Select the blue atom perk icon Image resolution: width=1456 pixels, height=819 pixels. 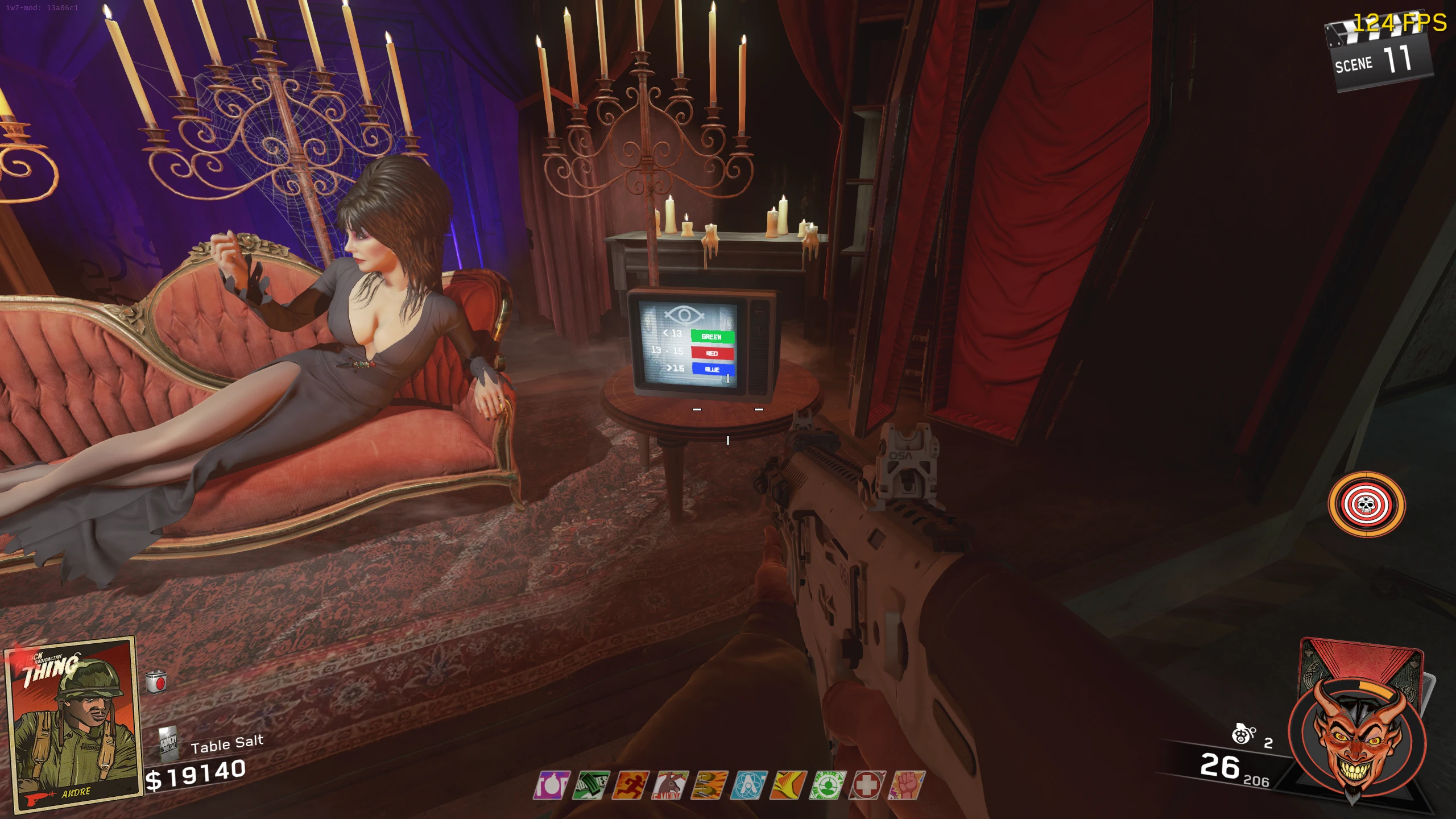click(749, 785)
